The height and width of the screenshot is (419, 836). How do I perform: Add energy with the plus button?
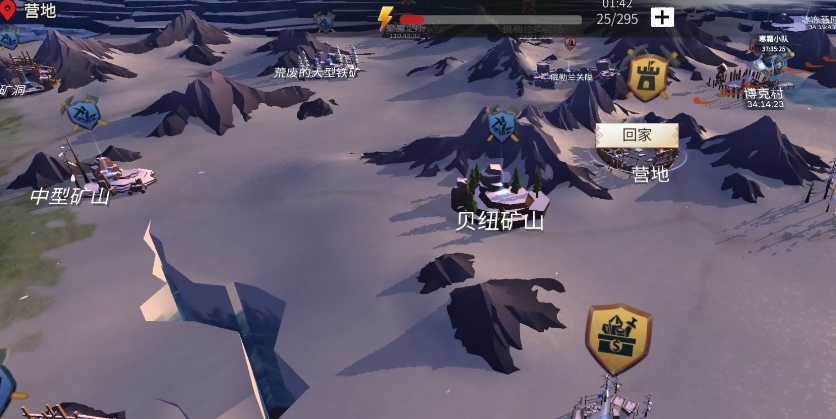[x=662, y=17]
